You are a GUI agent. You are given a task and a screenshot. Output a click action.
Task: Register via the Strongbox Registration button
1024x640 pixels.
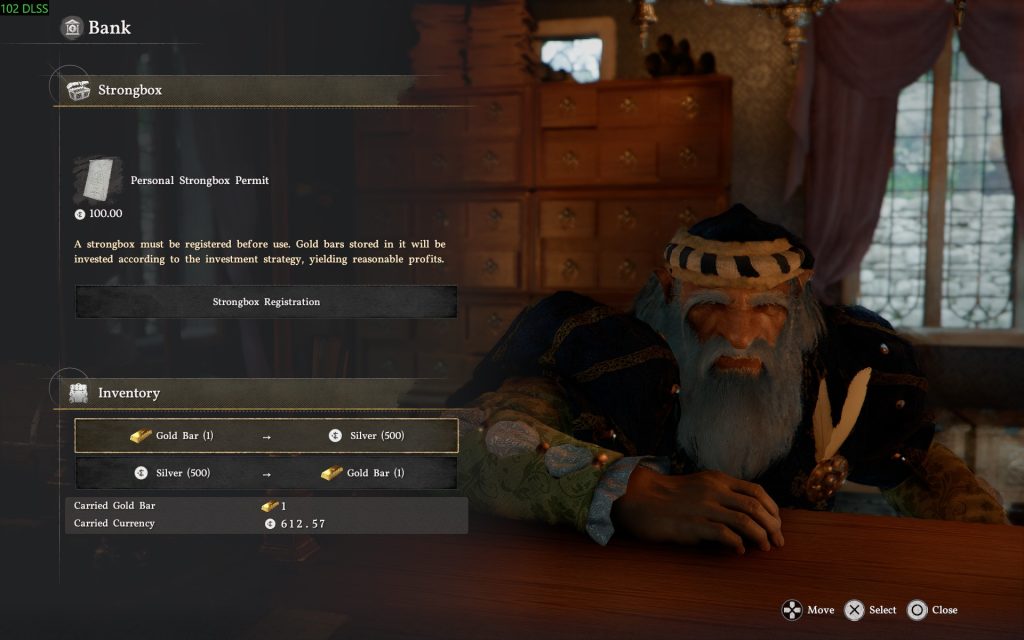[x=266, y=302]
